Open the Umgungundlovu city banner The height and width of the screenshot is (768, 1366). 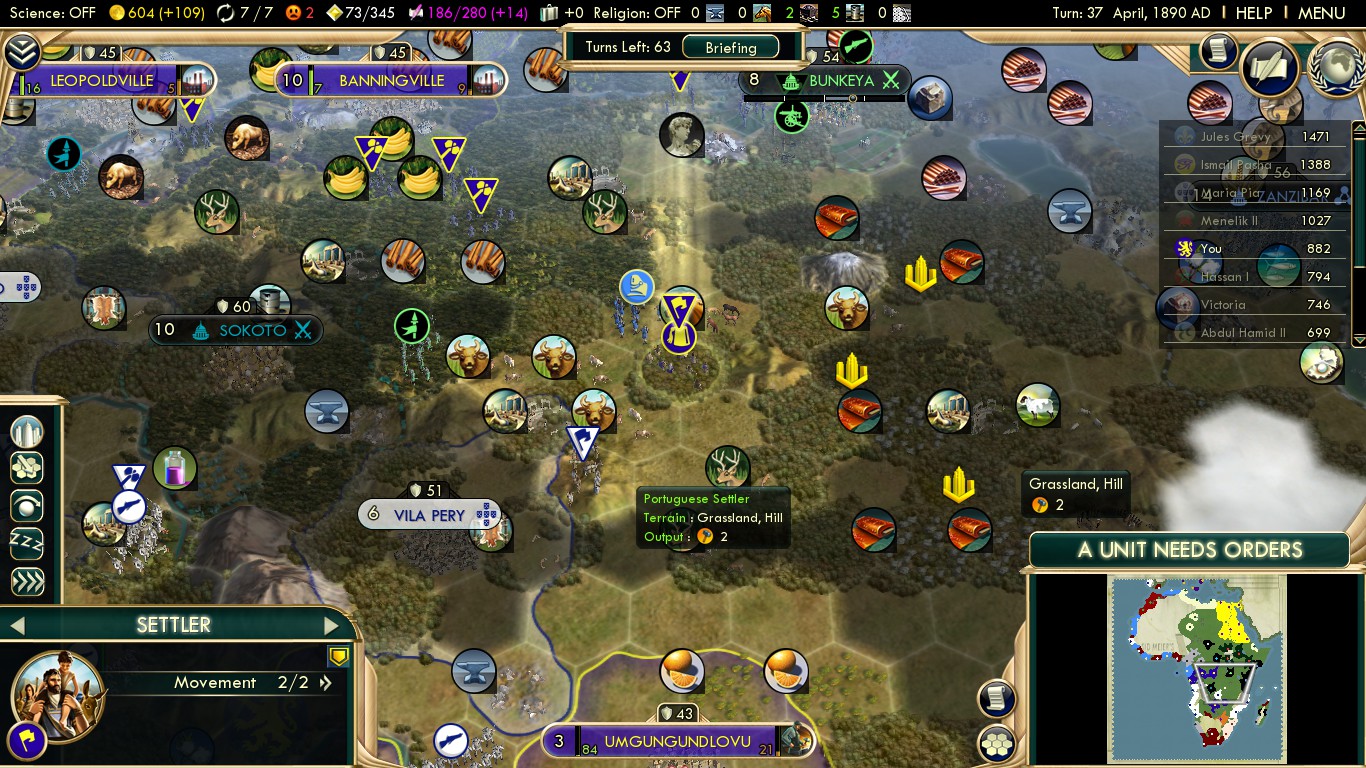(677, 742)
